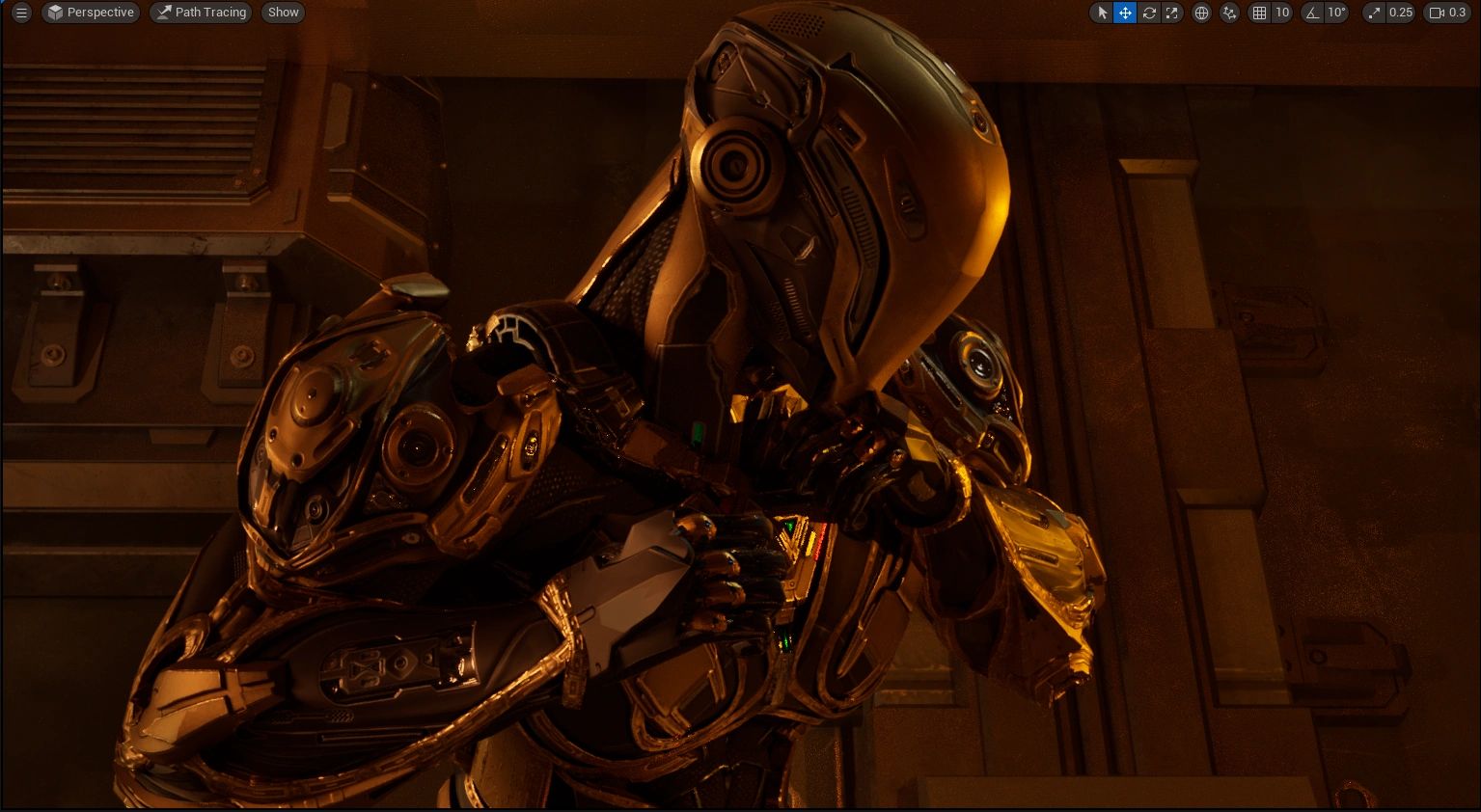Open the 0.25 scale snap dropdown

[1400, 13]
